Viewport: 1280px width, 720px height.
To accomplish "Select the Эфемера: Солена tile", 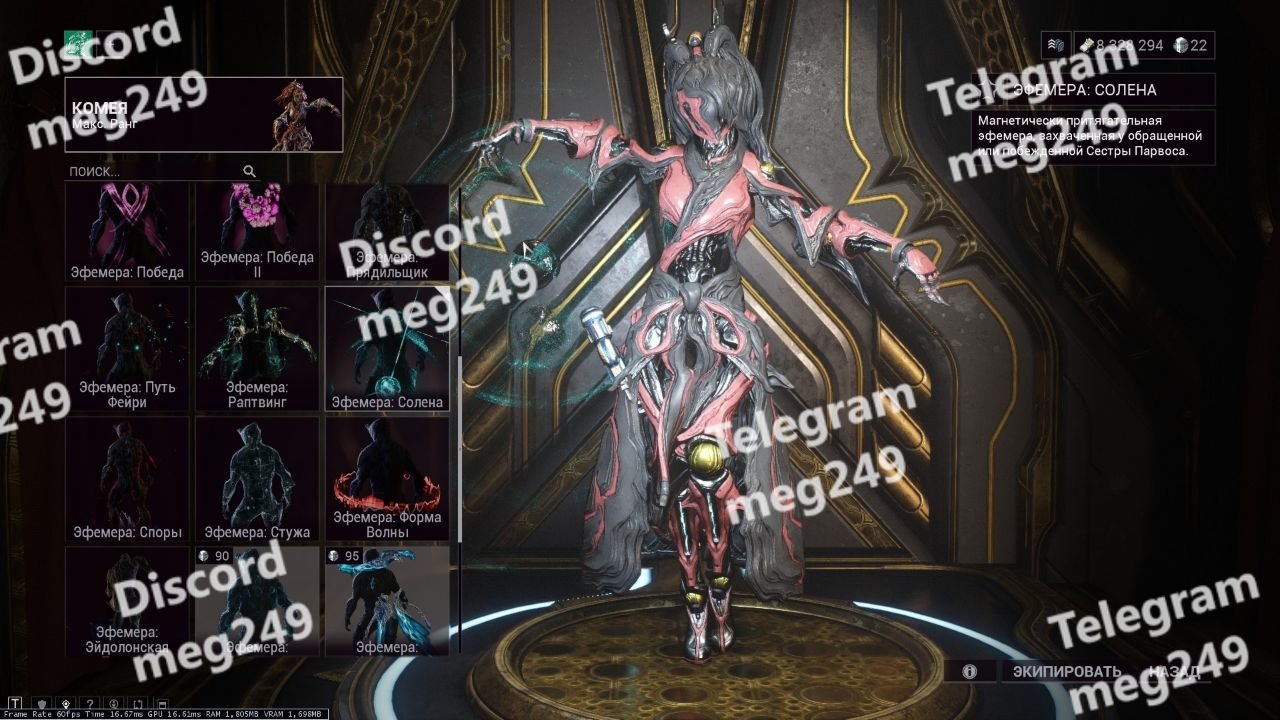I will tap(387, 349).
